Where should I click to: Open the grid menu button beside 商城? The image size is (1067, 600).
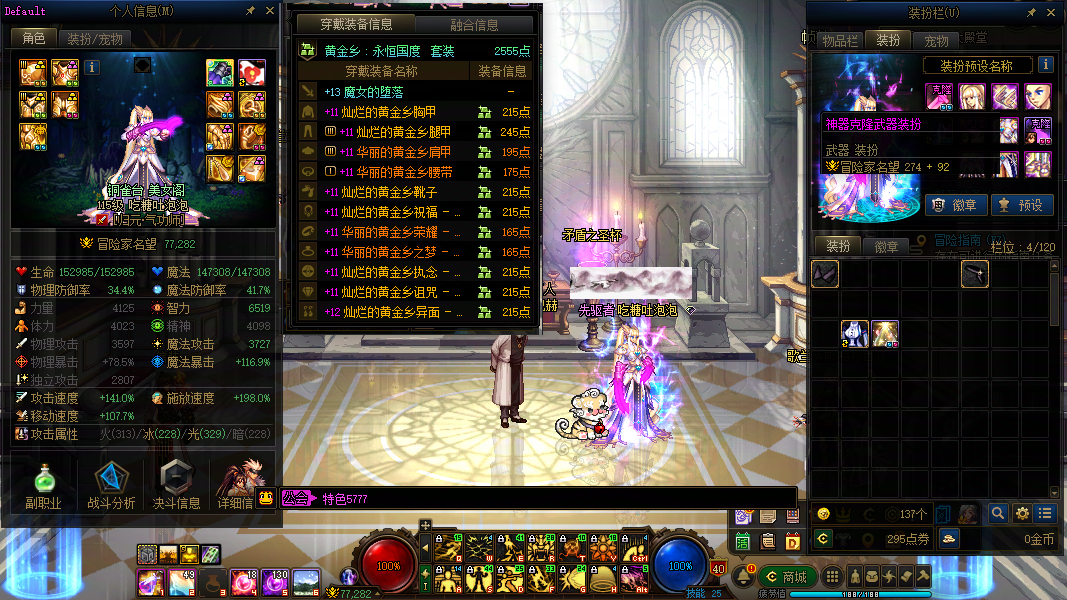831,577
